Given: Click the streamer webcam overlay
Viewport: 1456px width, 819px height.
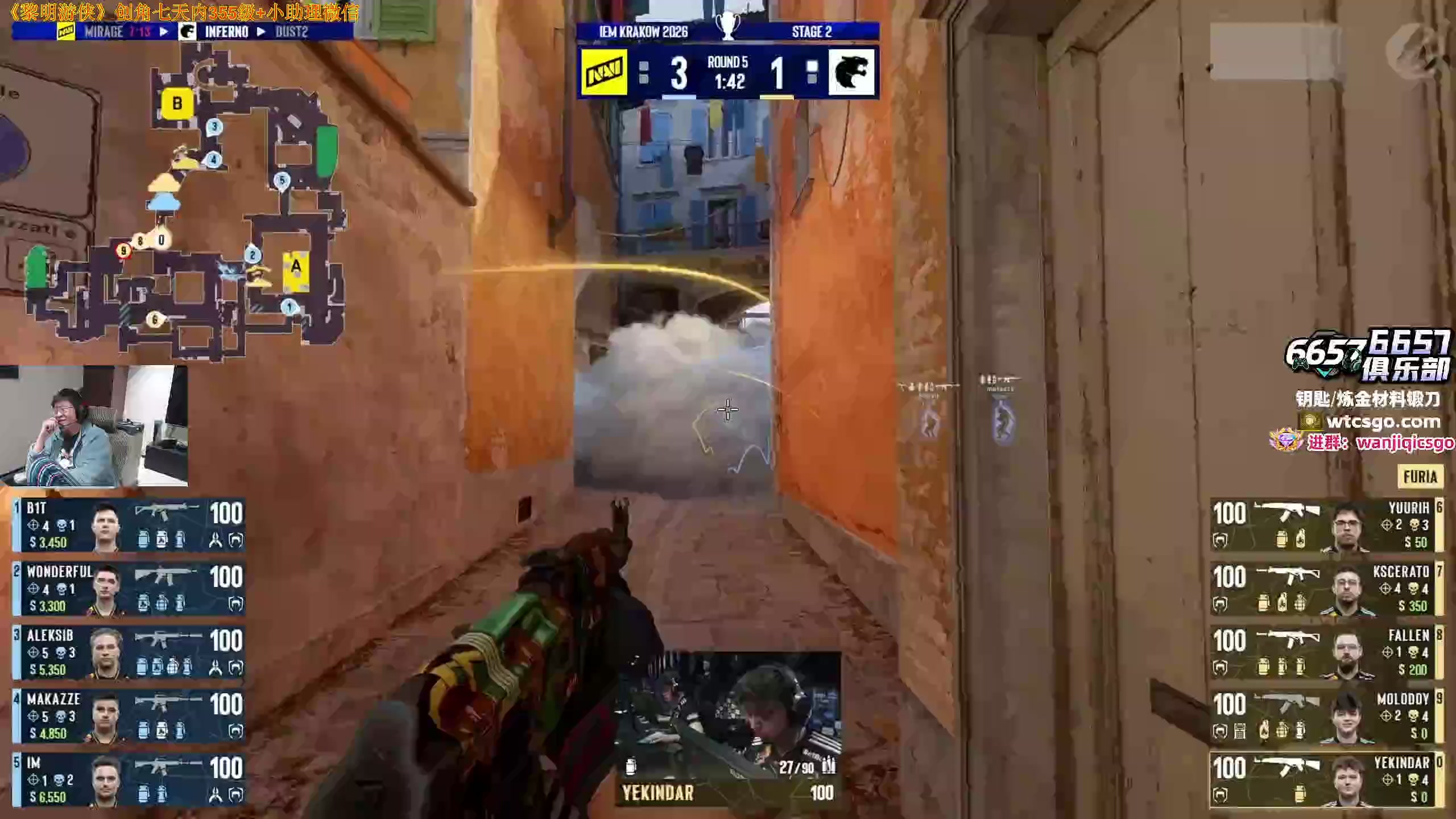Looking at the screenshot, I should click(x=94, y=425).
